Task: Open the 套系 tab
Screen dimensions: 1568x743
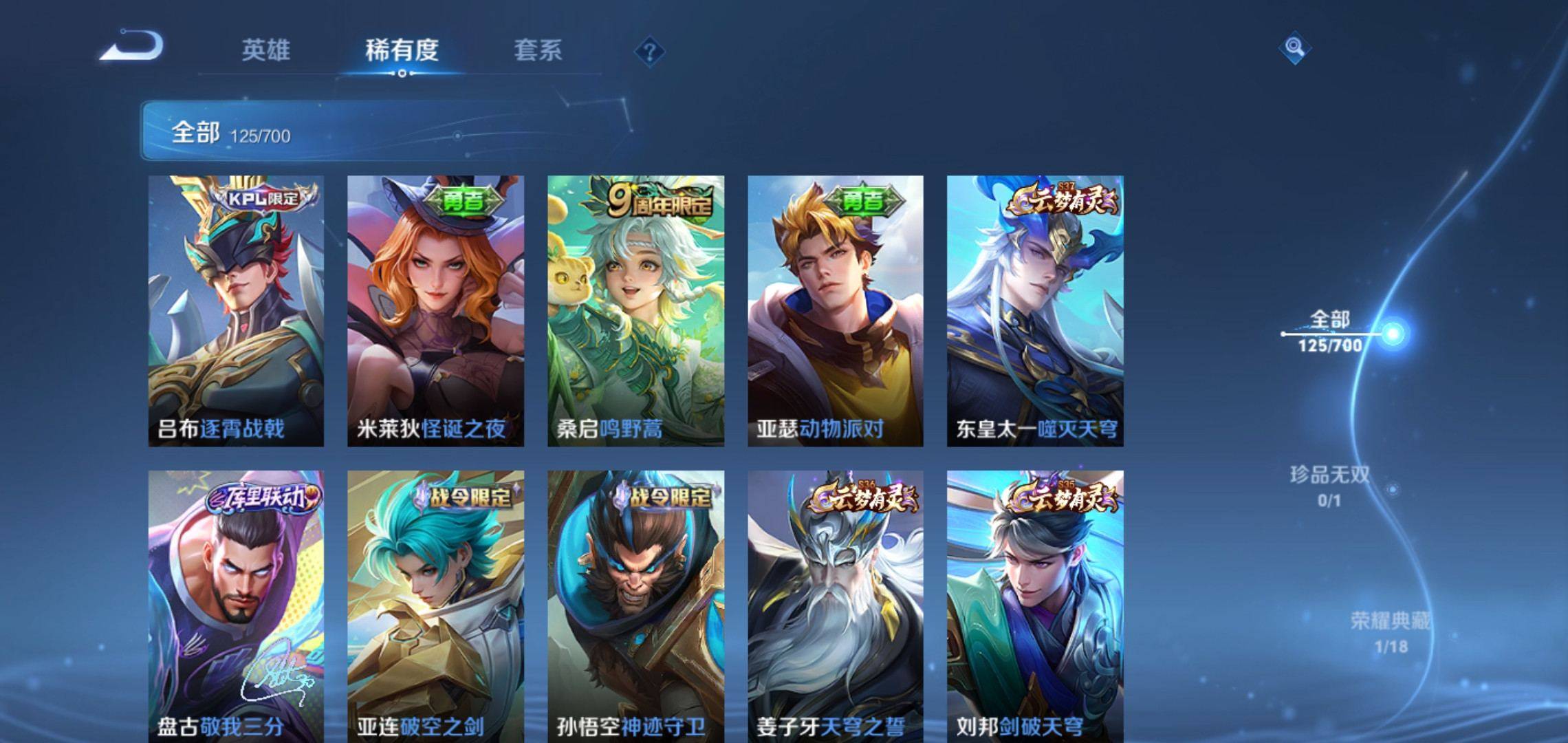Action: tap(538, 50)
